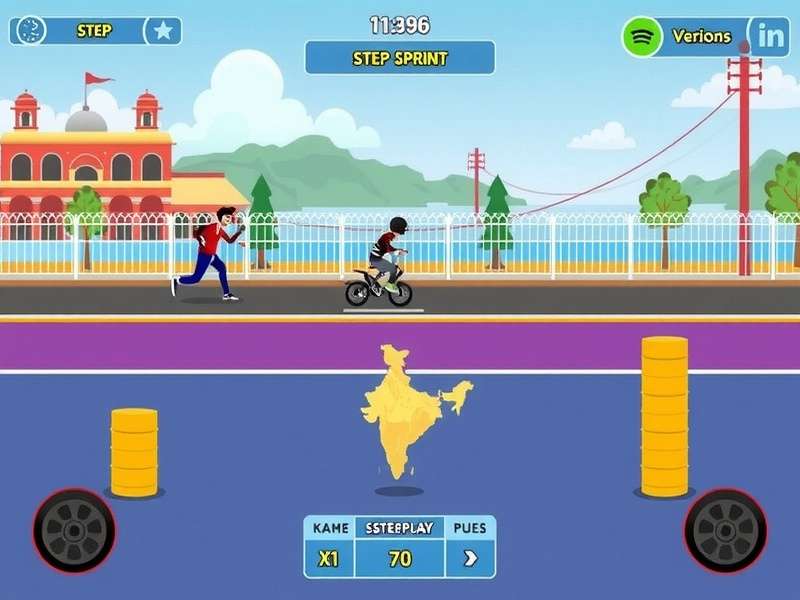The image size is (800, 600).
Task: Tap the right wheel control button
Action: [725, 530]
